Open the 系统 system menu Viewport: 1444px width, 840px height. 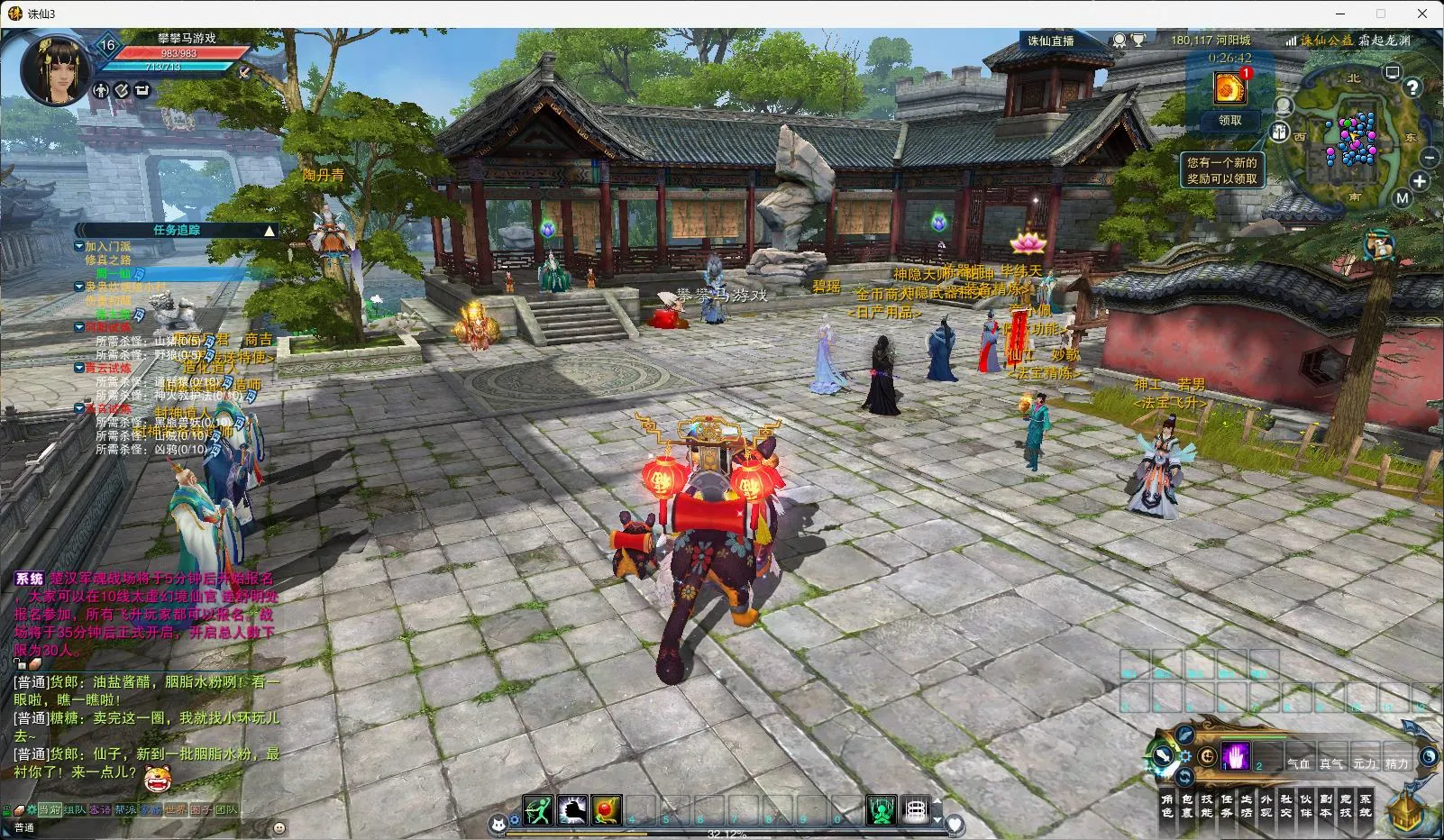tap(1366, 805)
